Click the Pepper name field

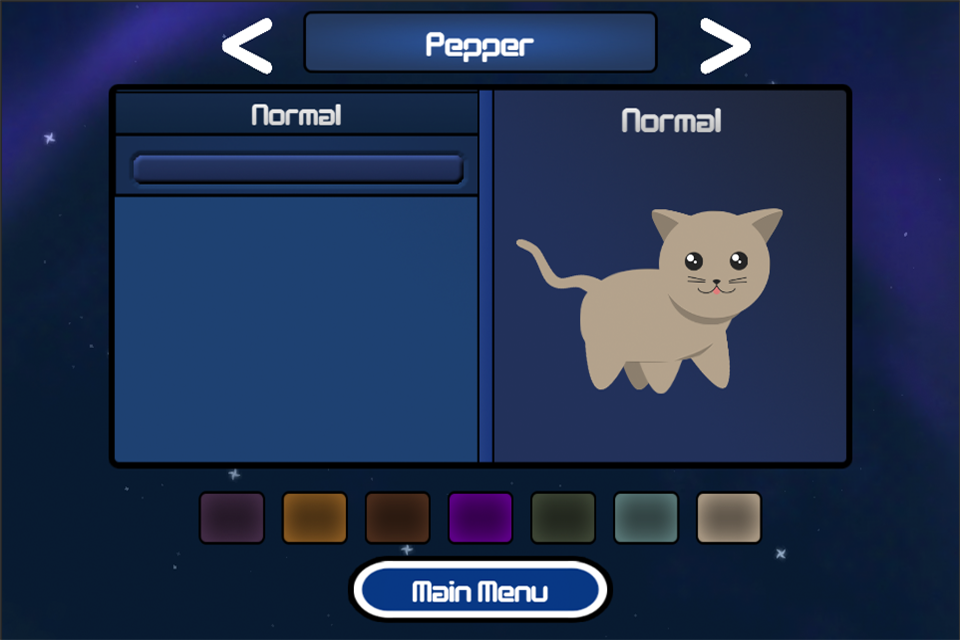click(x=480, y=43)
